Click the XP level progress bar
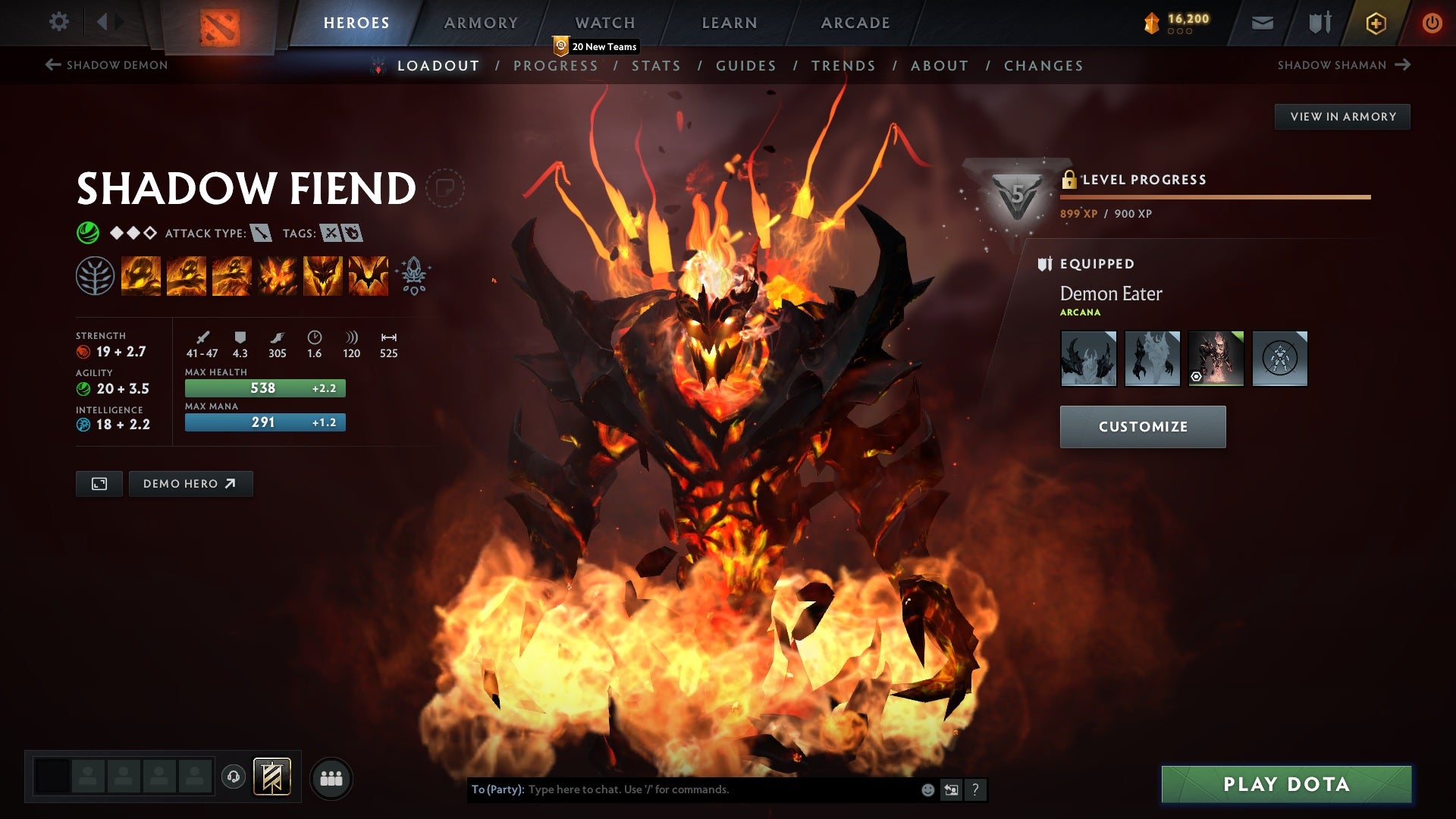Screen dimensions: 1456x819 click(x=1213, y=198)
